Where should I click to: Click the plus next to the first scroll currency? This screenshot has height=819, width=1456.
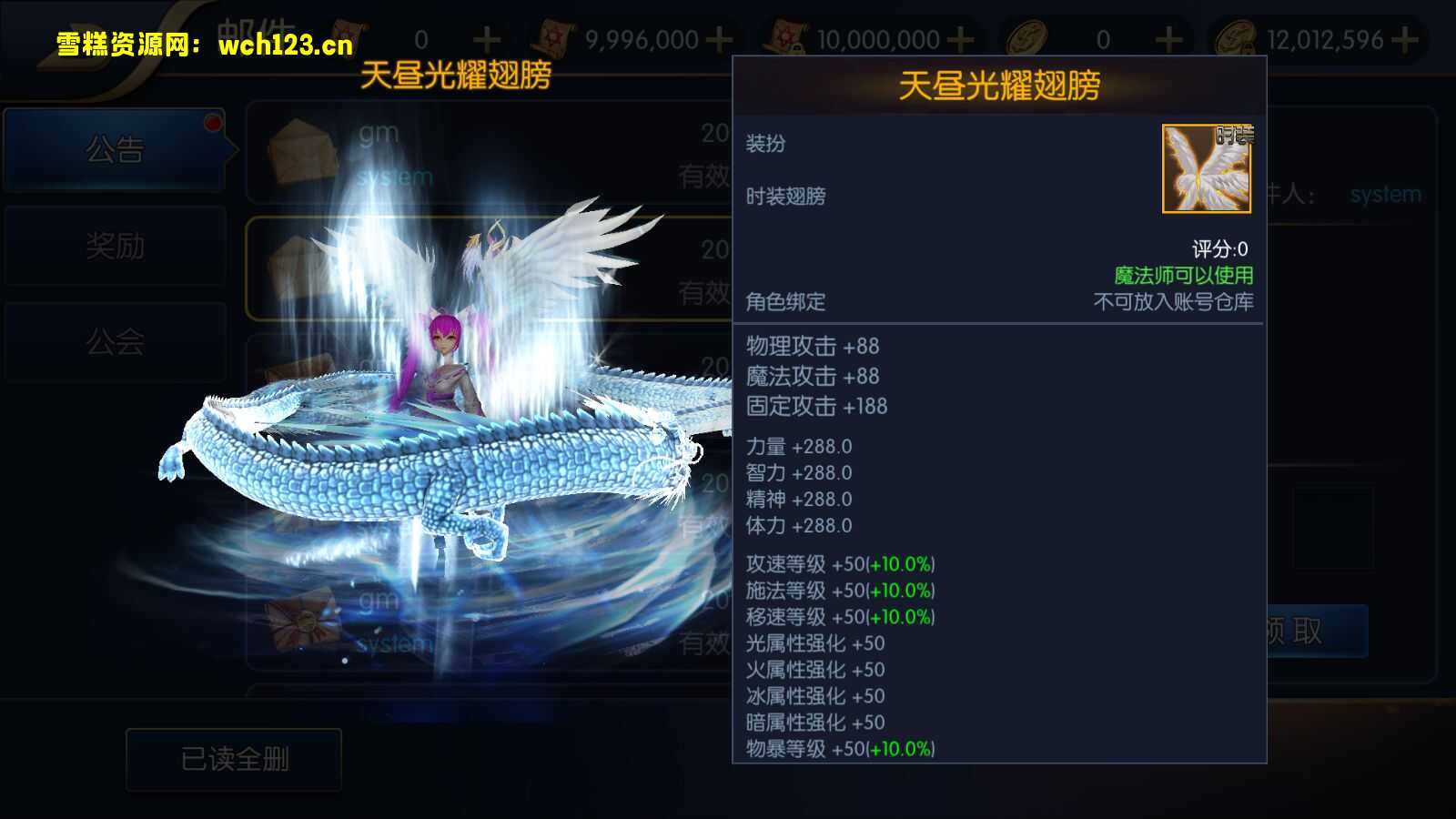[489, 38]
